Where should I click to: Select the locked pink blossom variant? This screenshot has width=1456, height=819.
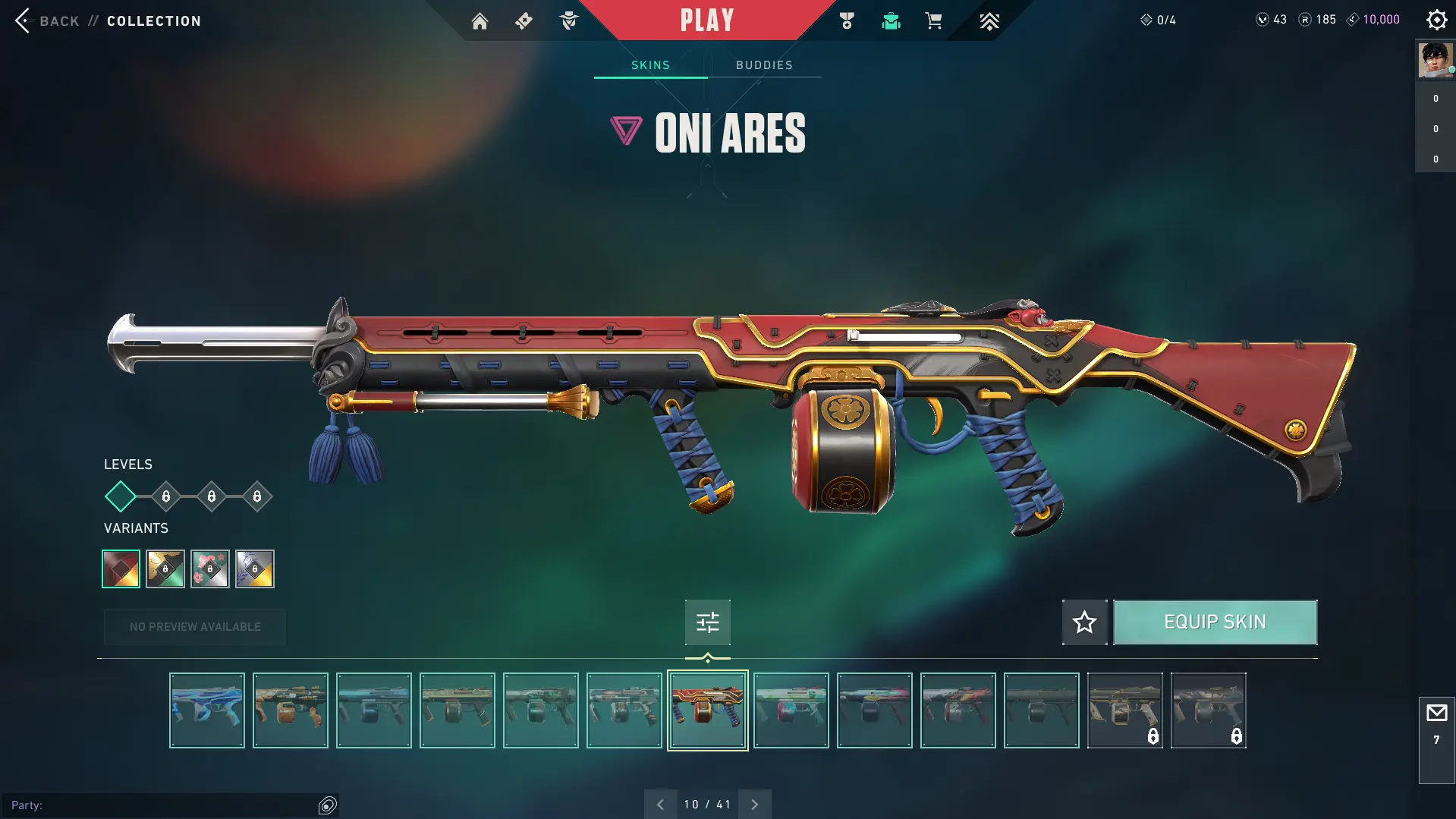210,569
